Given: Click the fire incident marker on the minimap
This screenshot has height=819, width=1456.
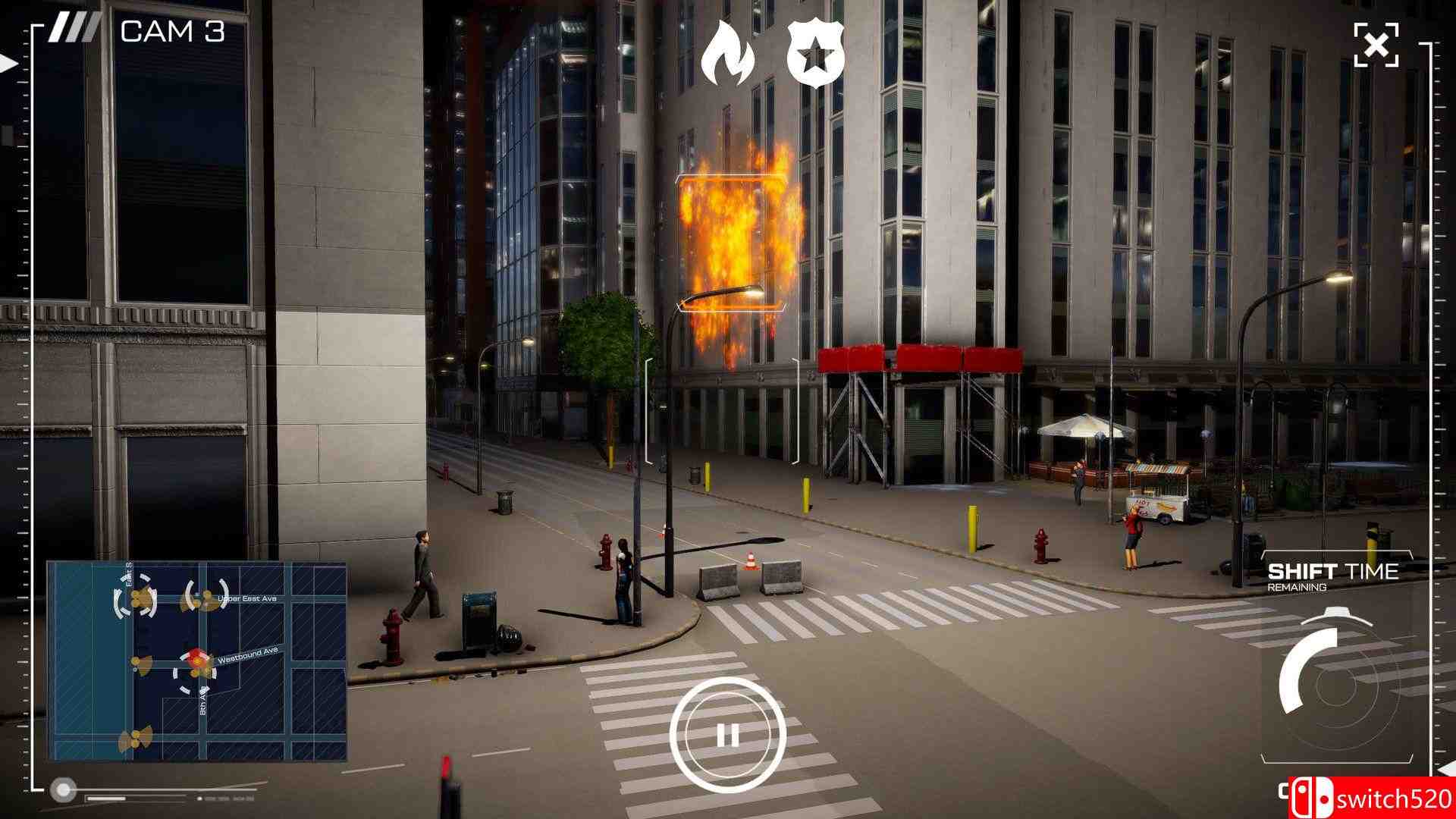Looking at the screenshot, I should click(x=196, y=654).
